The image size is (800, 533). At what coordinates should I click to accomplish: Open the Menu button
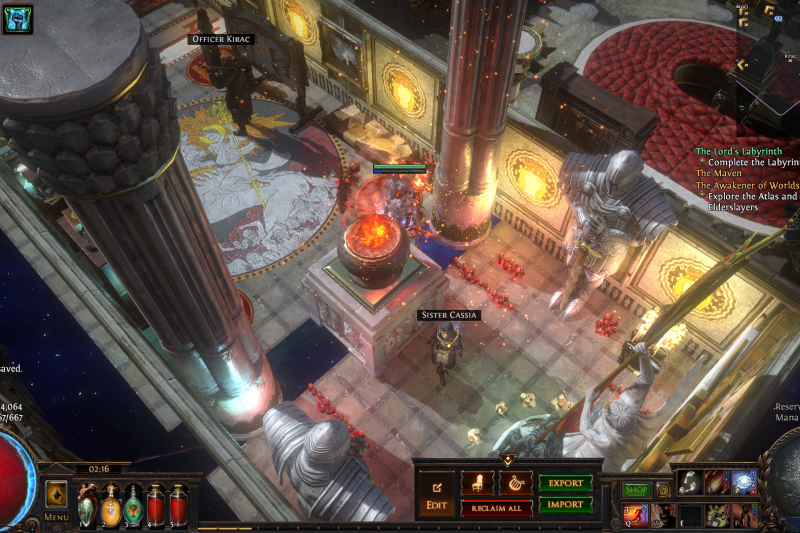pyautogui.click(x=56, y=500)
